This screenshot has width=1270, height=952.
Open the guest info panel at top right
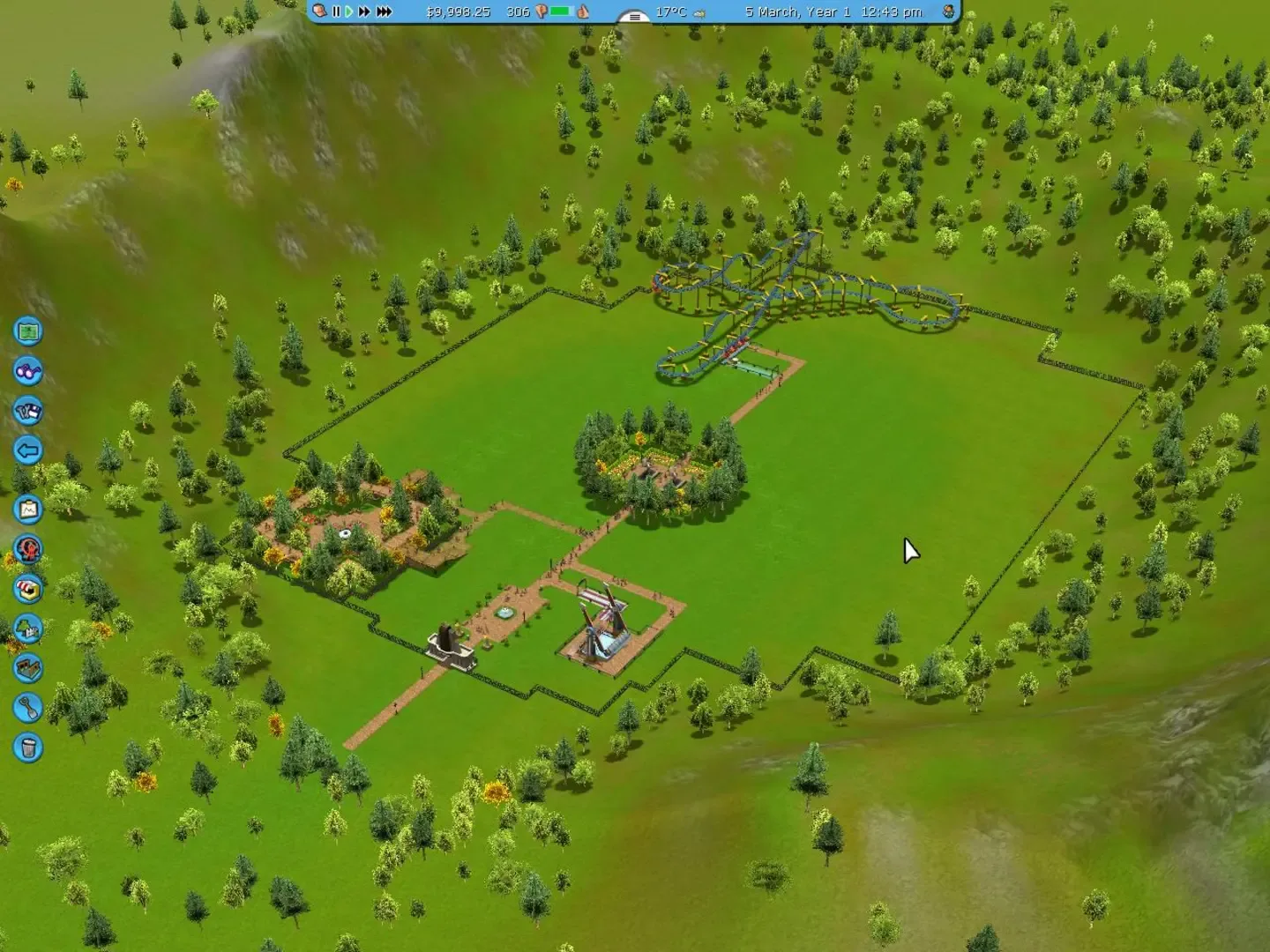946,12
